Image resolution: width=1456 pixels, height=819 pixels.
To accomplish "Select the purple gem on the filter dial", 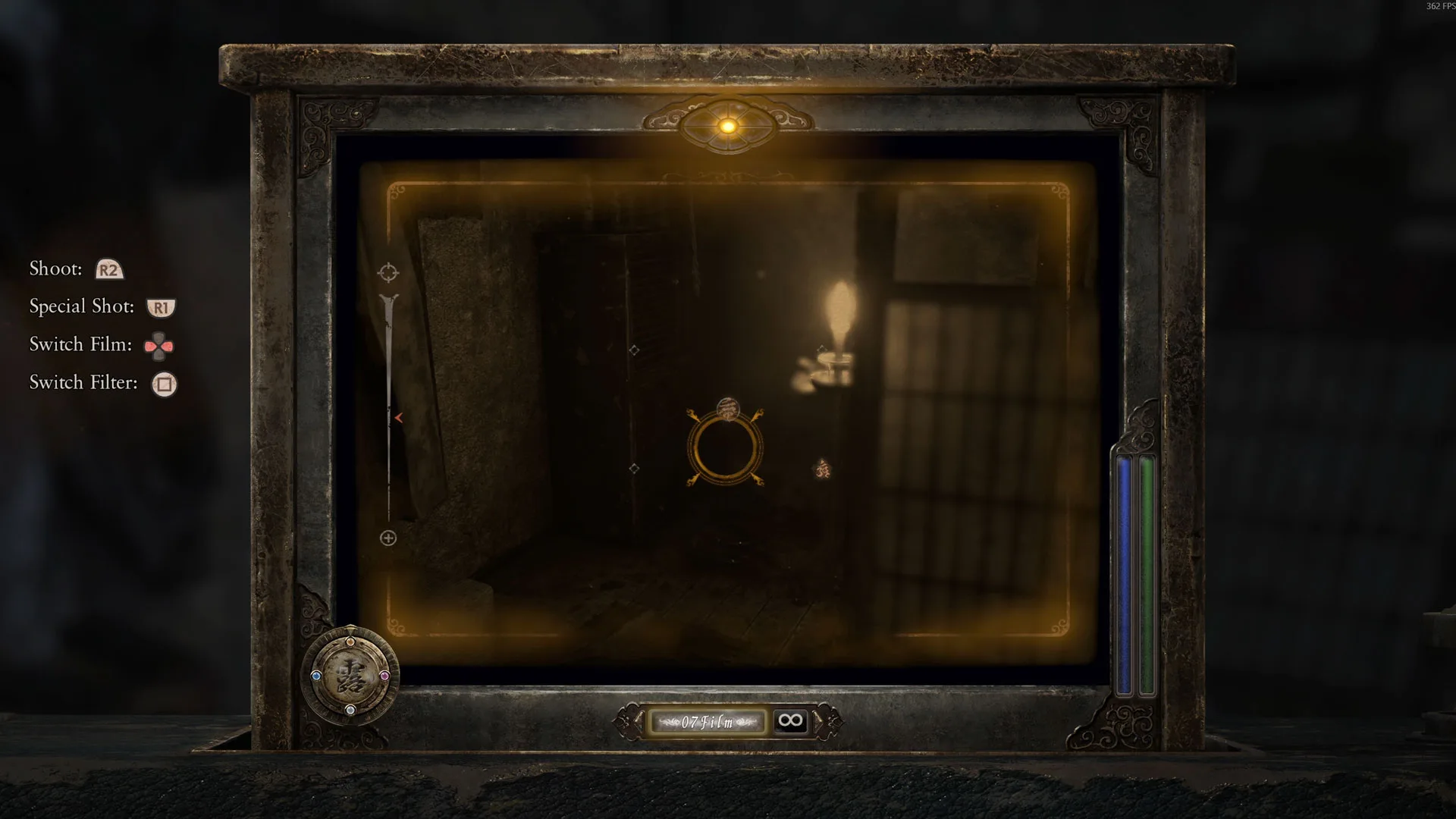I will (x=384, y=676).
